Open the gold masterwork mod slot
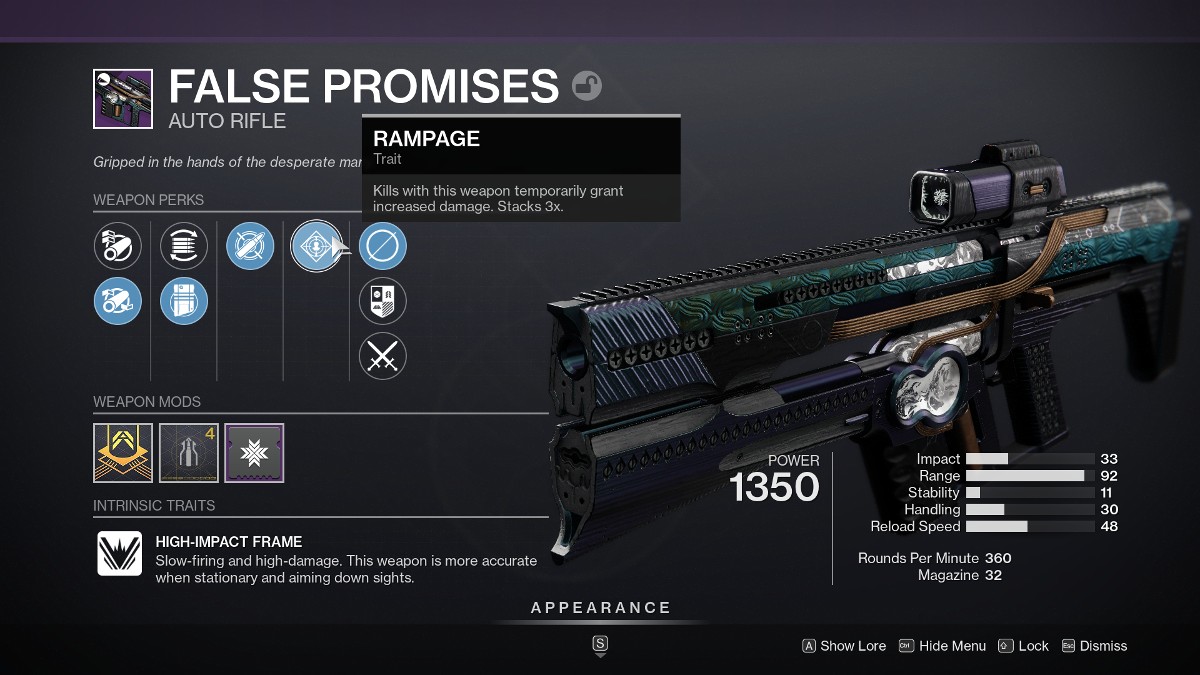 123,453
